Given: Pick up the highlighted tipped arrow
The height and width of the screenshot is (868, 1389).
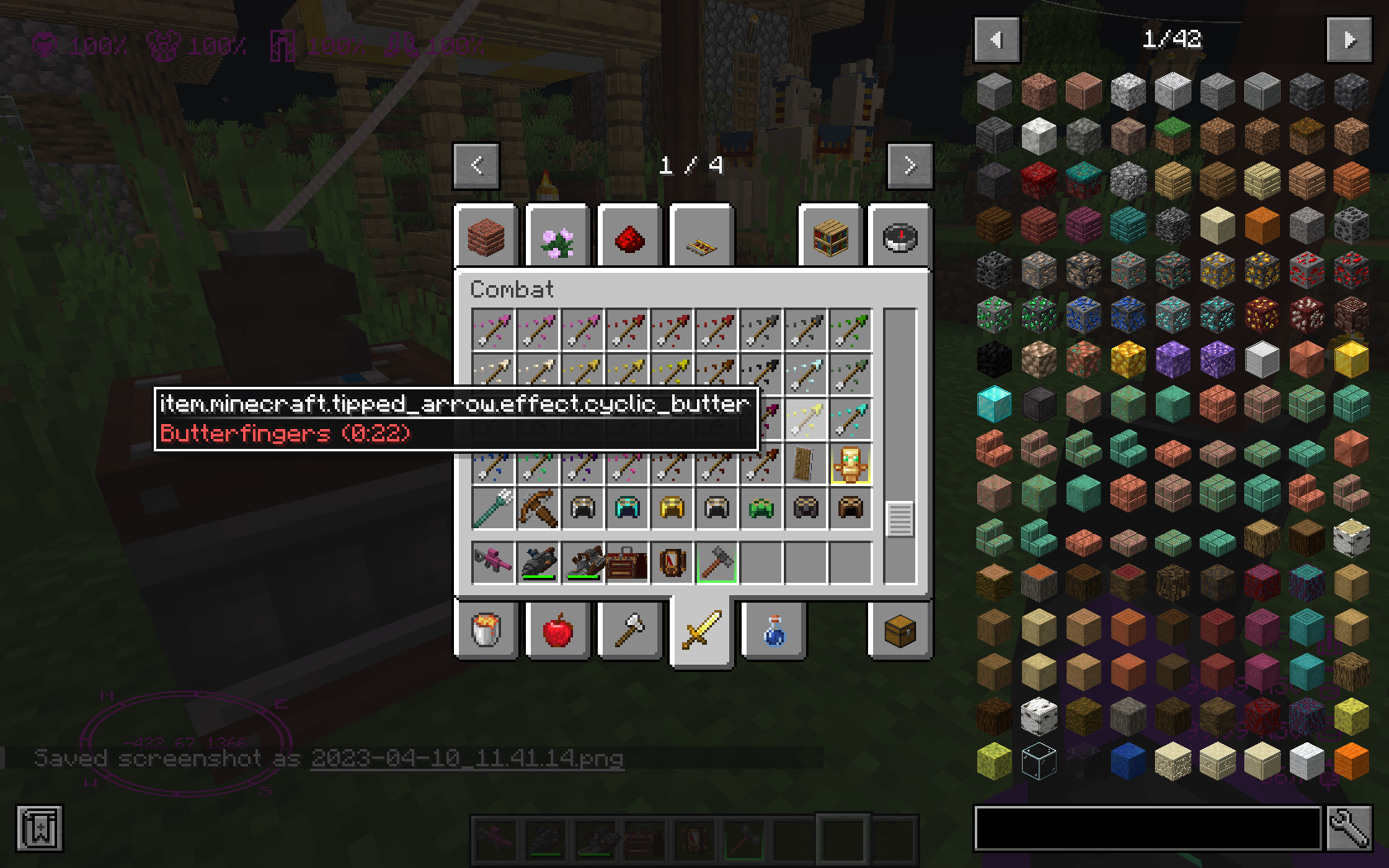Looking at the screenshot, I should click(x=807, y=420).
